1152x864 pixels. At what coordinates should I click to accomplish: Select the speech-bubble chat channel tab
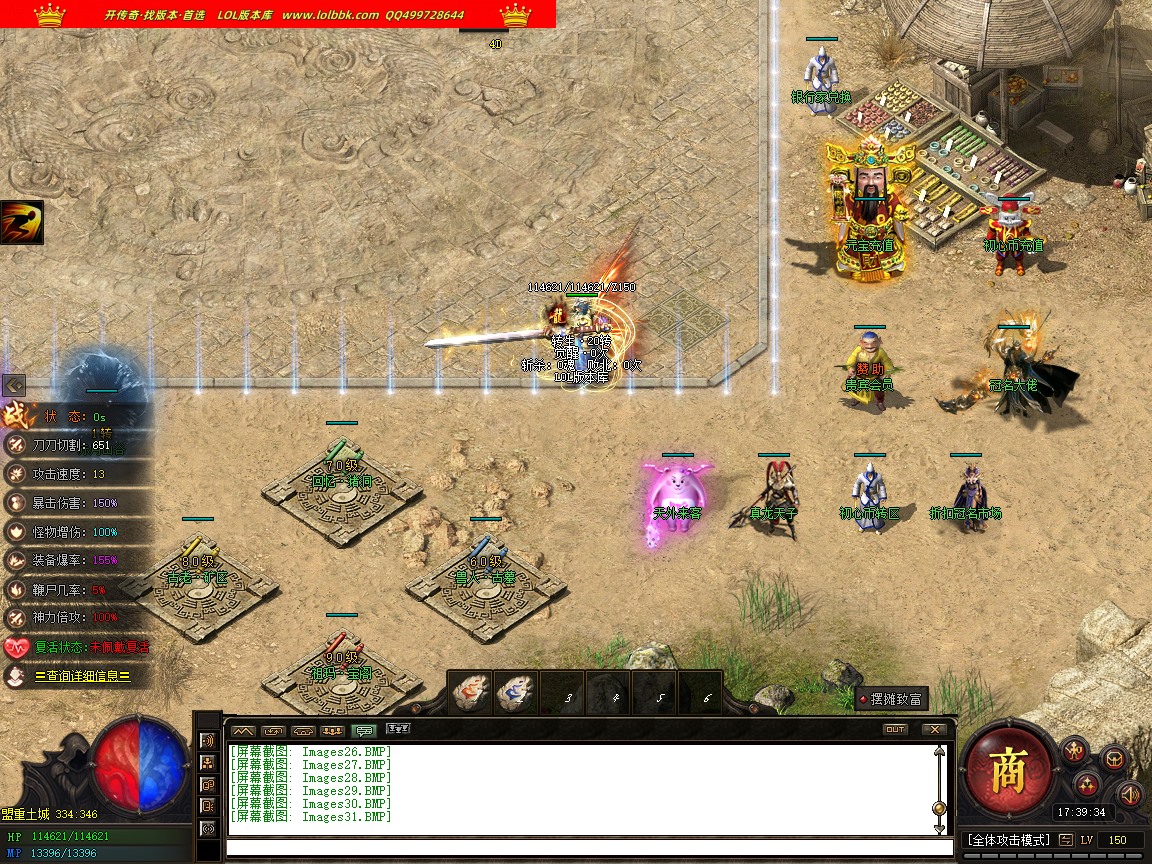point(365,731)
